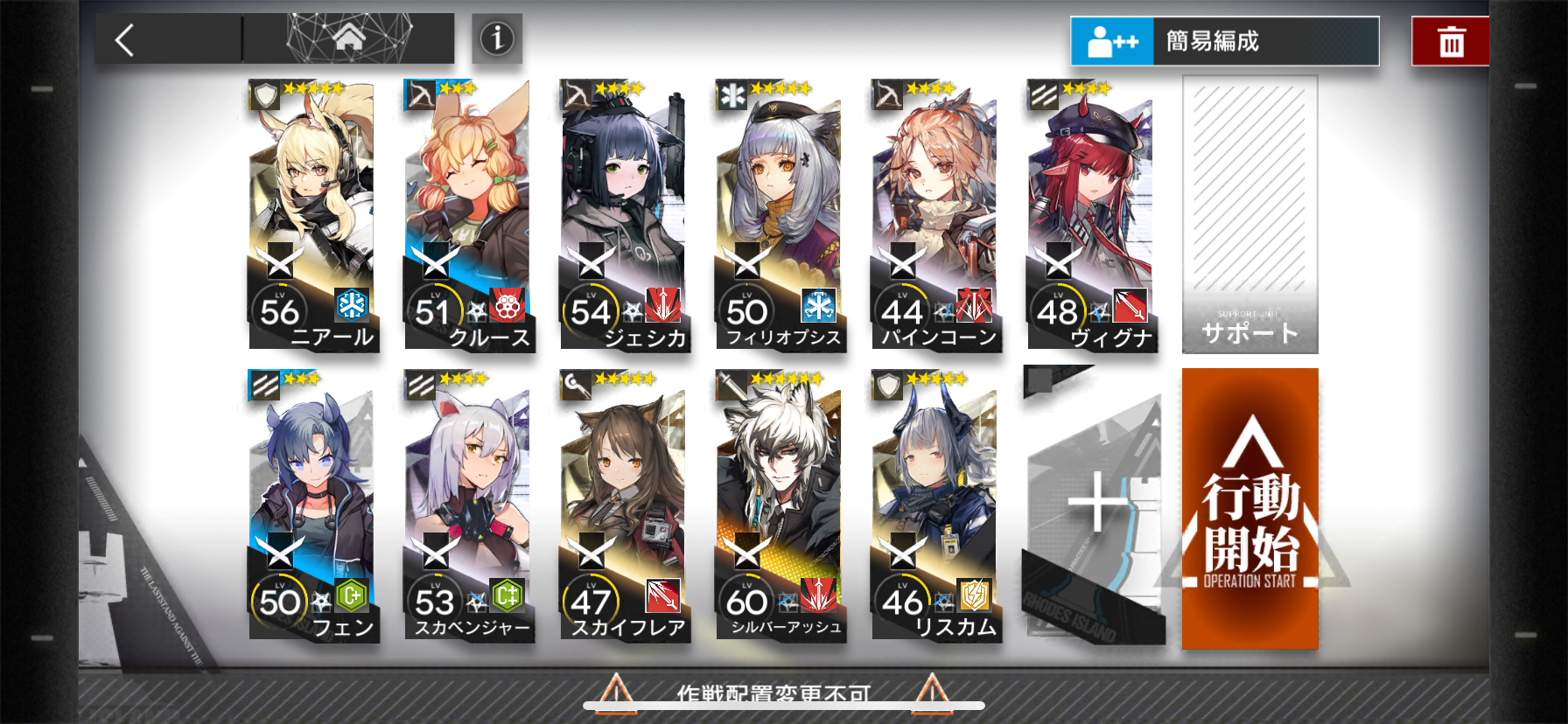The height and width of the screenshot is (724, 1568).
Task: Go back with the arrow button
Action: point(126,40)
